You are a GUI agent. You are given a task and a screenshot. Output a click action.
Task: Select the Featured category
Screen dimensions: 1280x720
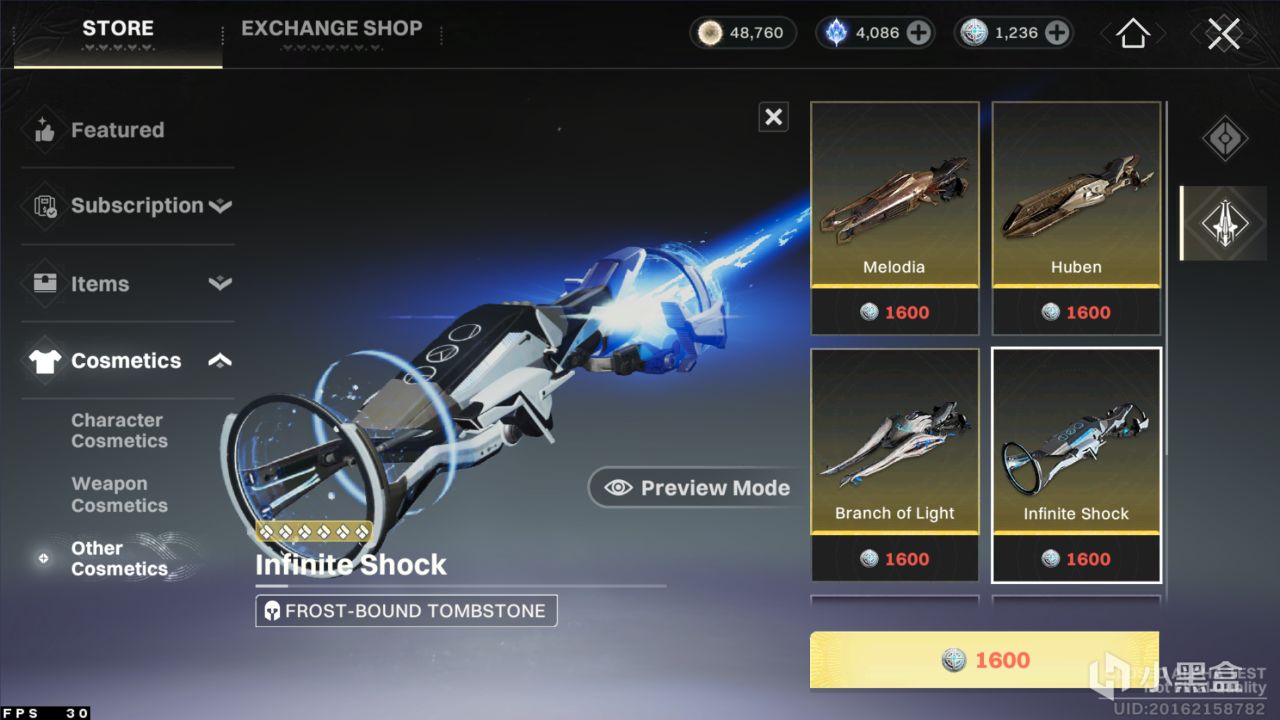tap(117, 130)
